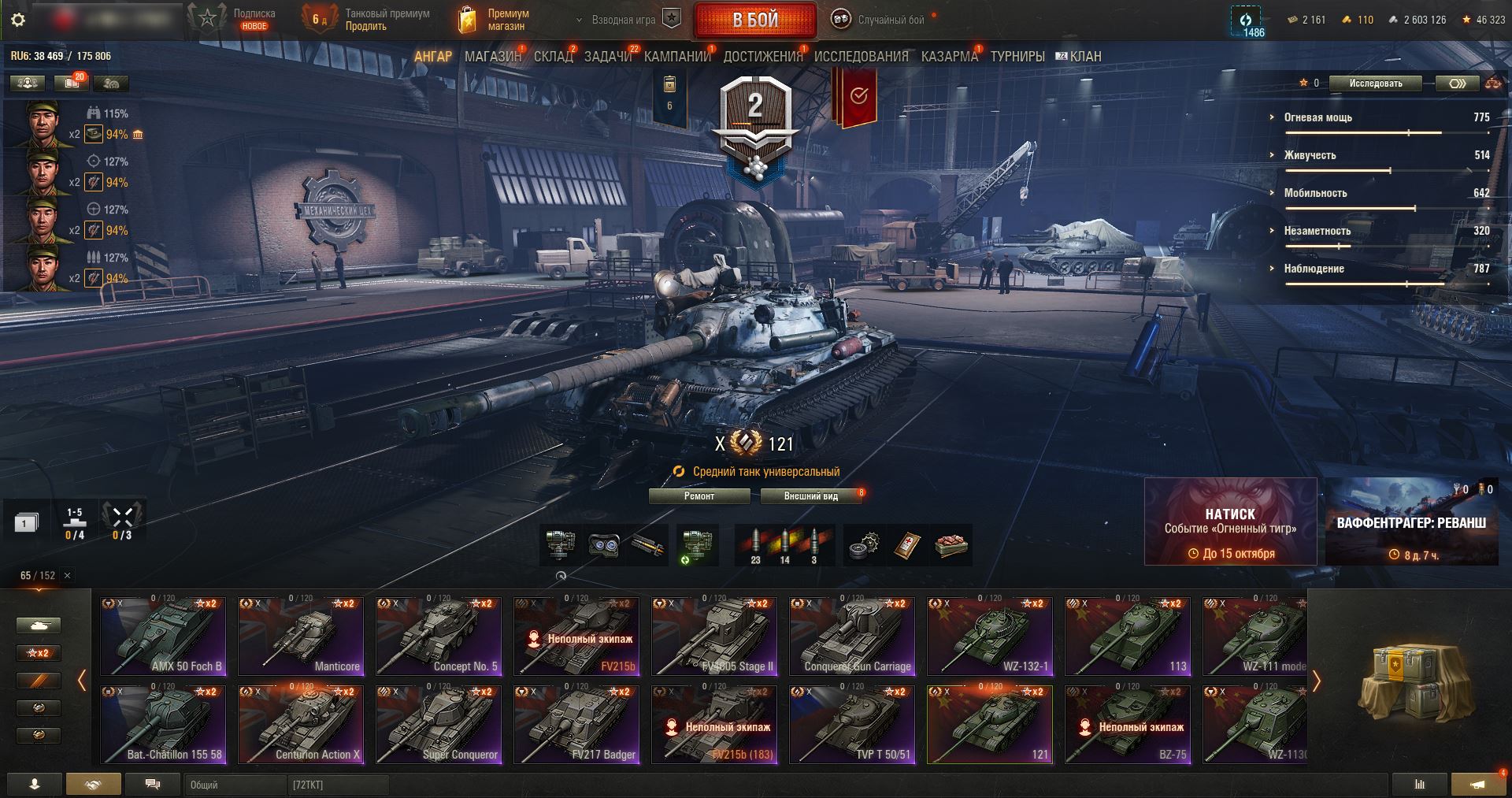The width and height of the screenshot is (1512, 798).
Task: Open the КАЗАРМА tab
Action: (949, 57)
